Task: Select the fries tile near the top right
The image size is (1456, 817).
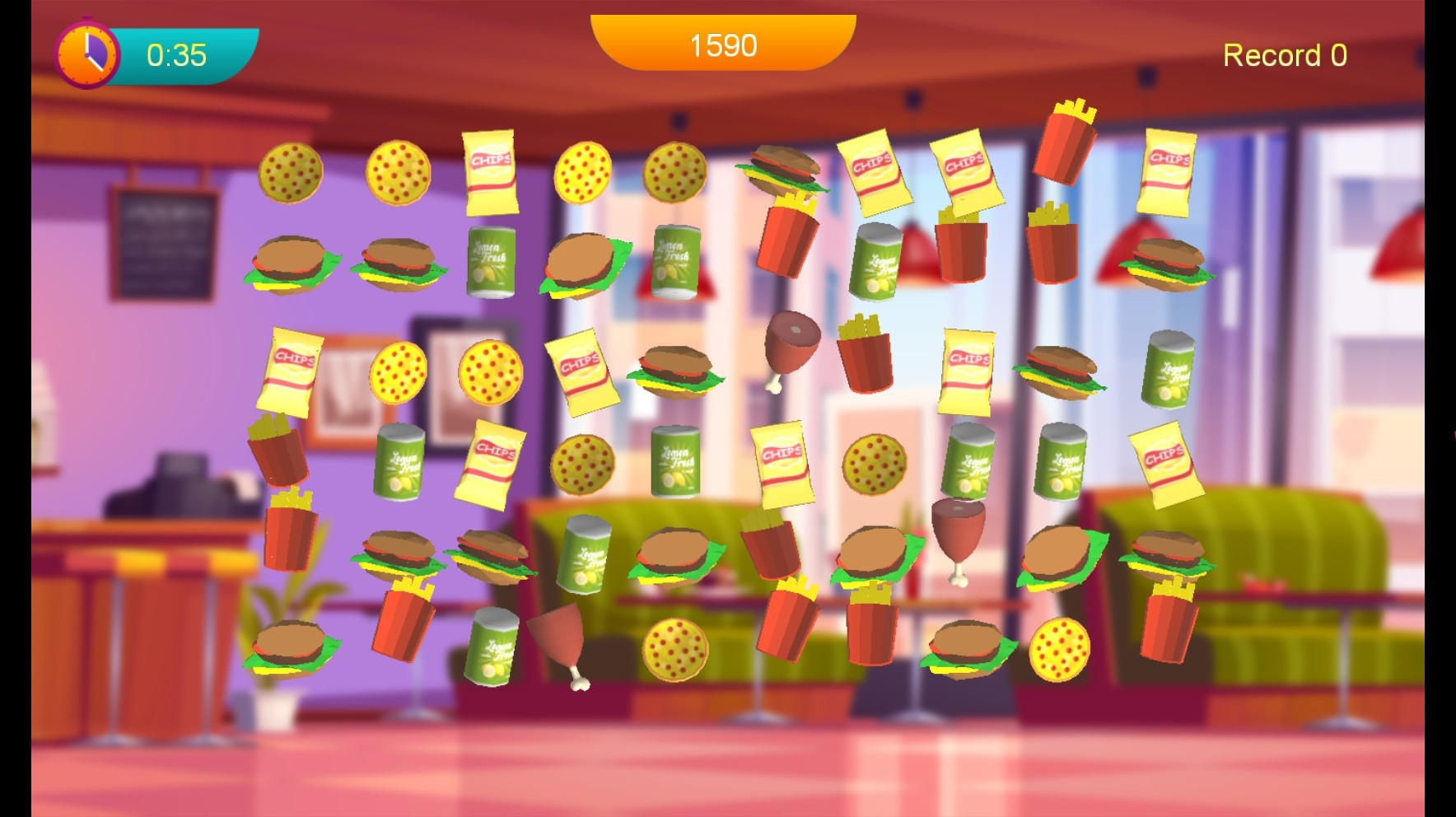Action: 1067,140
